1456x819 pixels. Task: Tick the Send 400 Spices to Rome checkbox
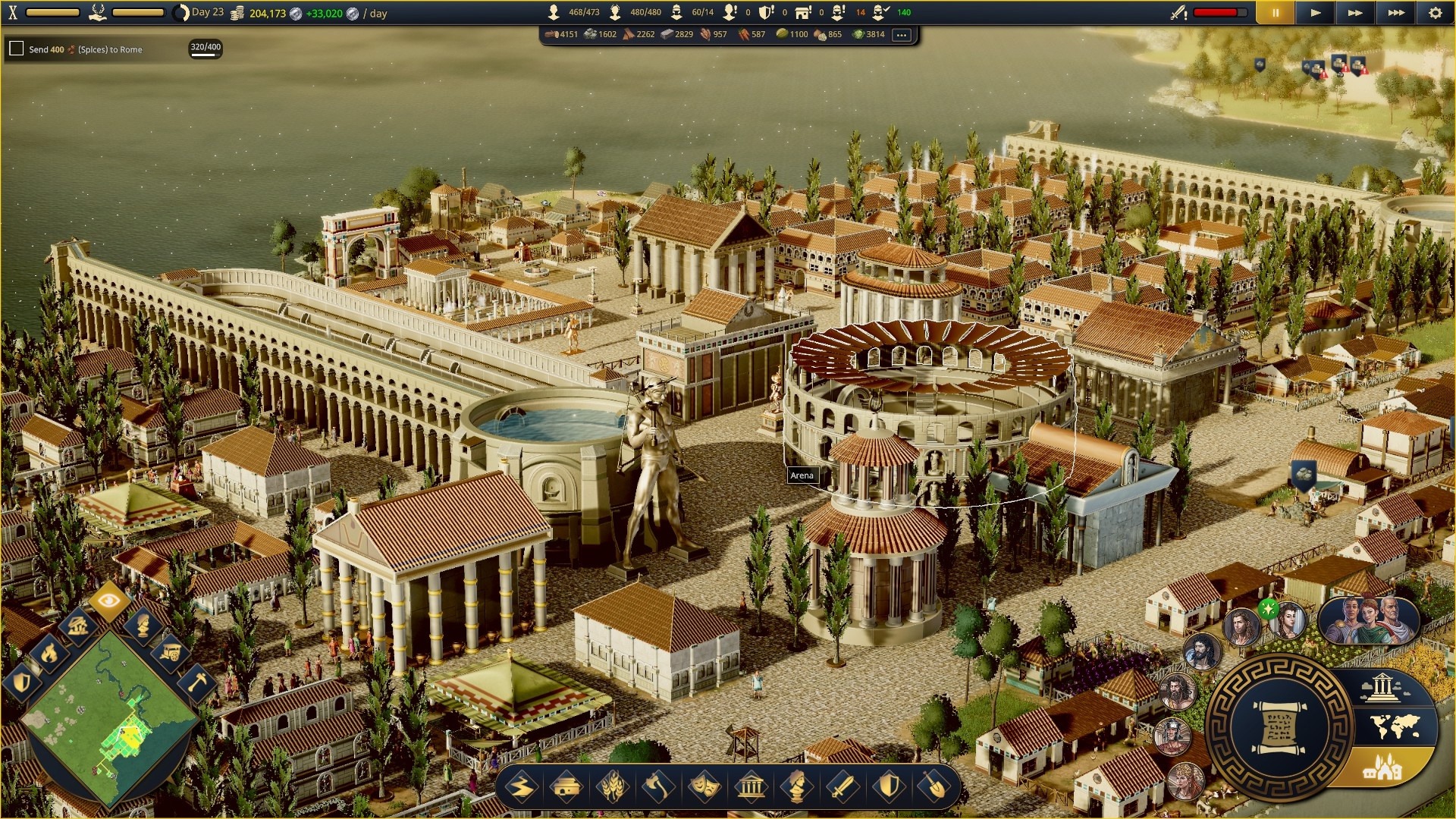coord(16,49)
